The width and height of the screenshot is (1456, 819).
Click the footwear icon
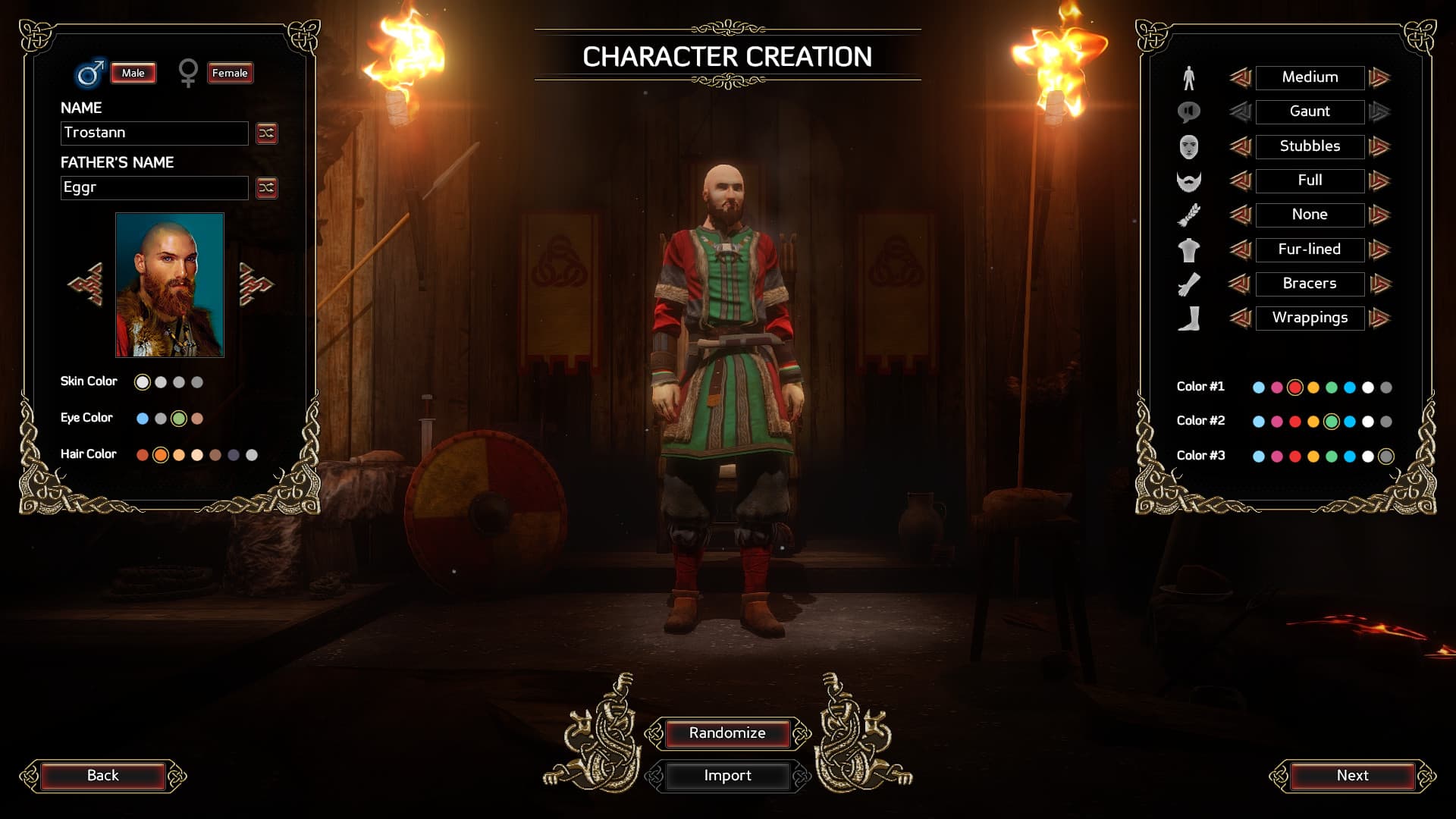tap(1189, 318)
